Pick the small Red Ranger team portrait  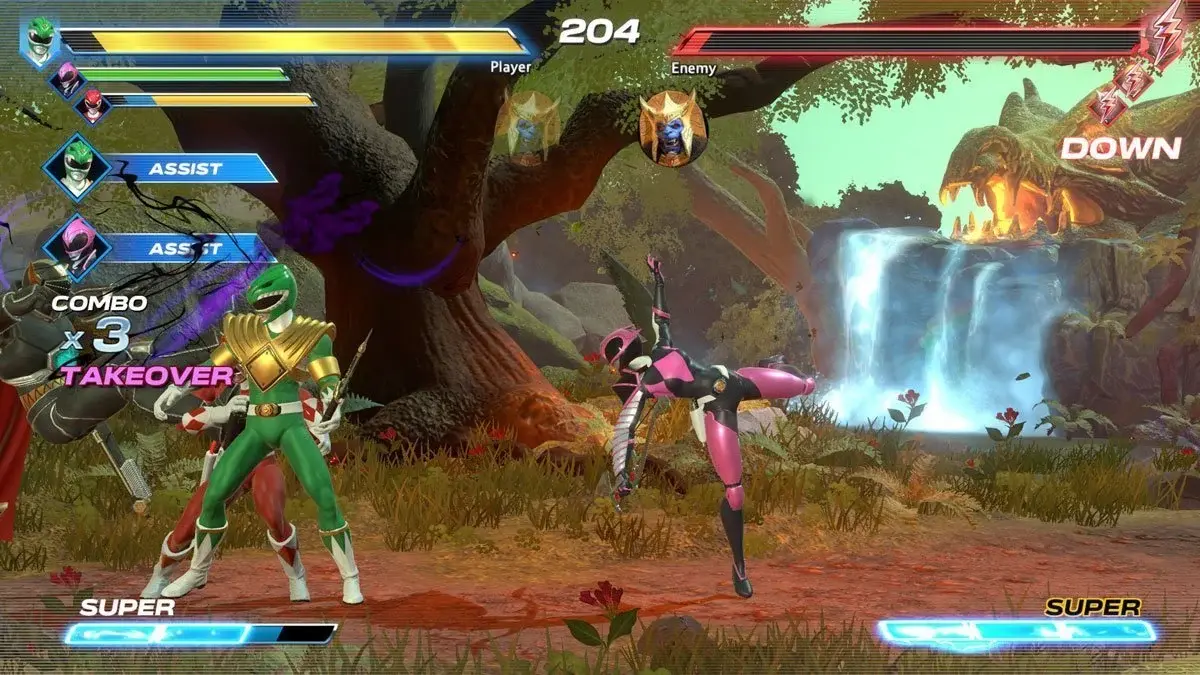[x=93, y=104]
